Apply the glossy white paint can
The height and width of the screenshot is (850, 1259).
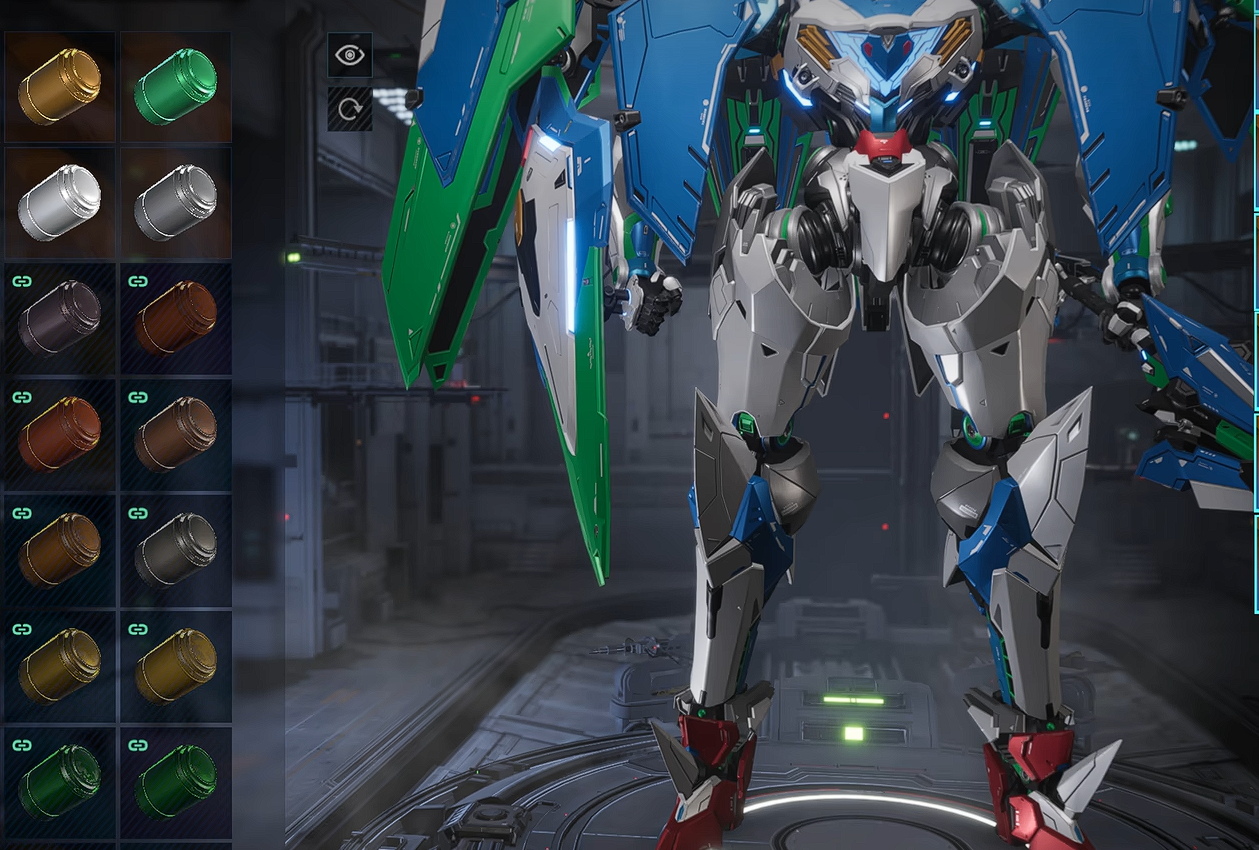pyautogui.click(x=59, y=202)
